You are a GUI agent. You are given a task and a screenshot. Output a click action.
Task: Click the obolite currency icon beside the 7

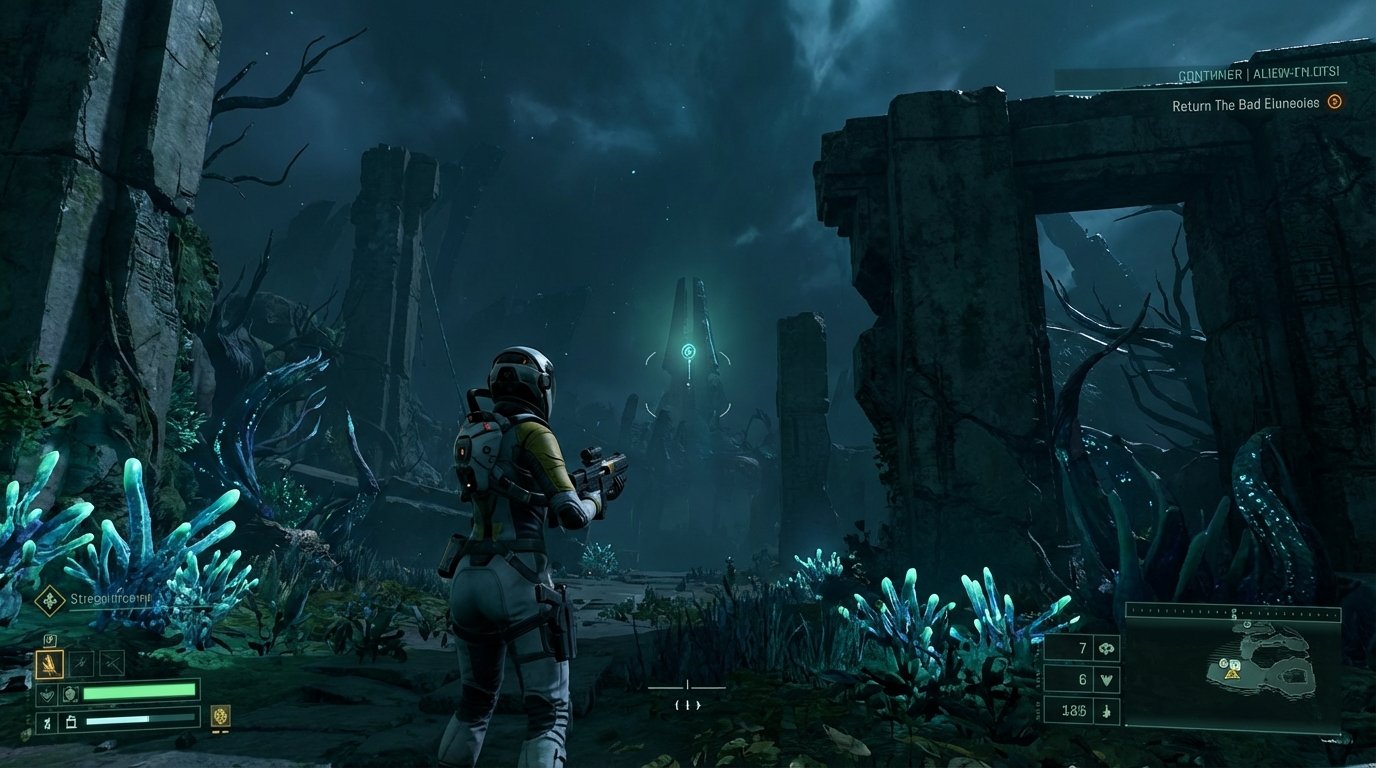(x=1106, y=647)
